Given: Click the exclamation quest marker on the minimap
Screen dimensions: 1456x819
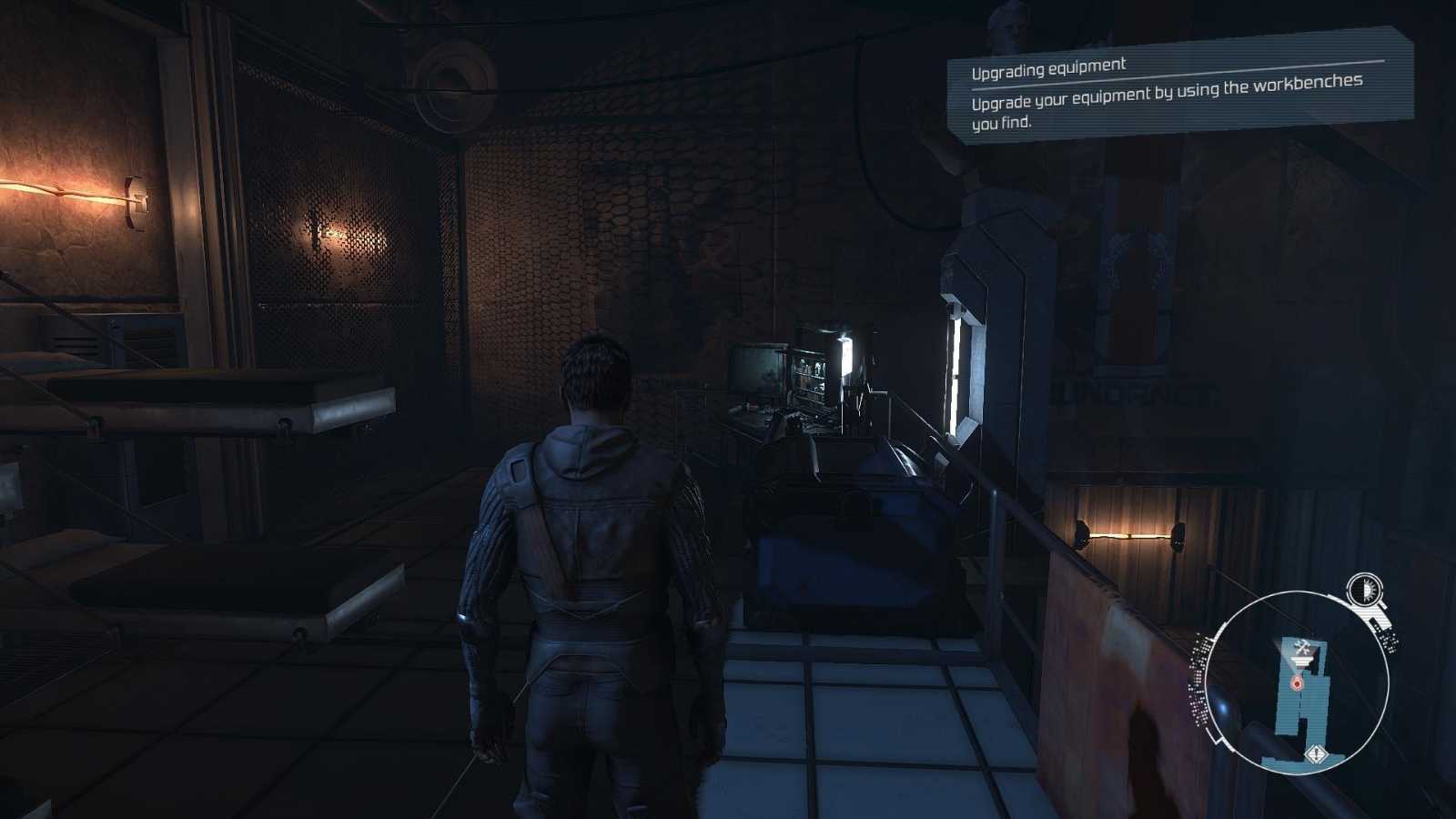Looking at the screenshot, I should (x=1316, y=753).
